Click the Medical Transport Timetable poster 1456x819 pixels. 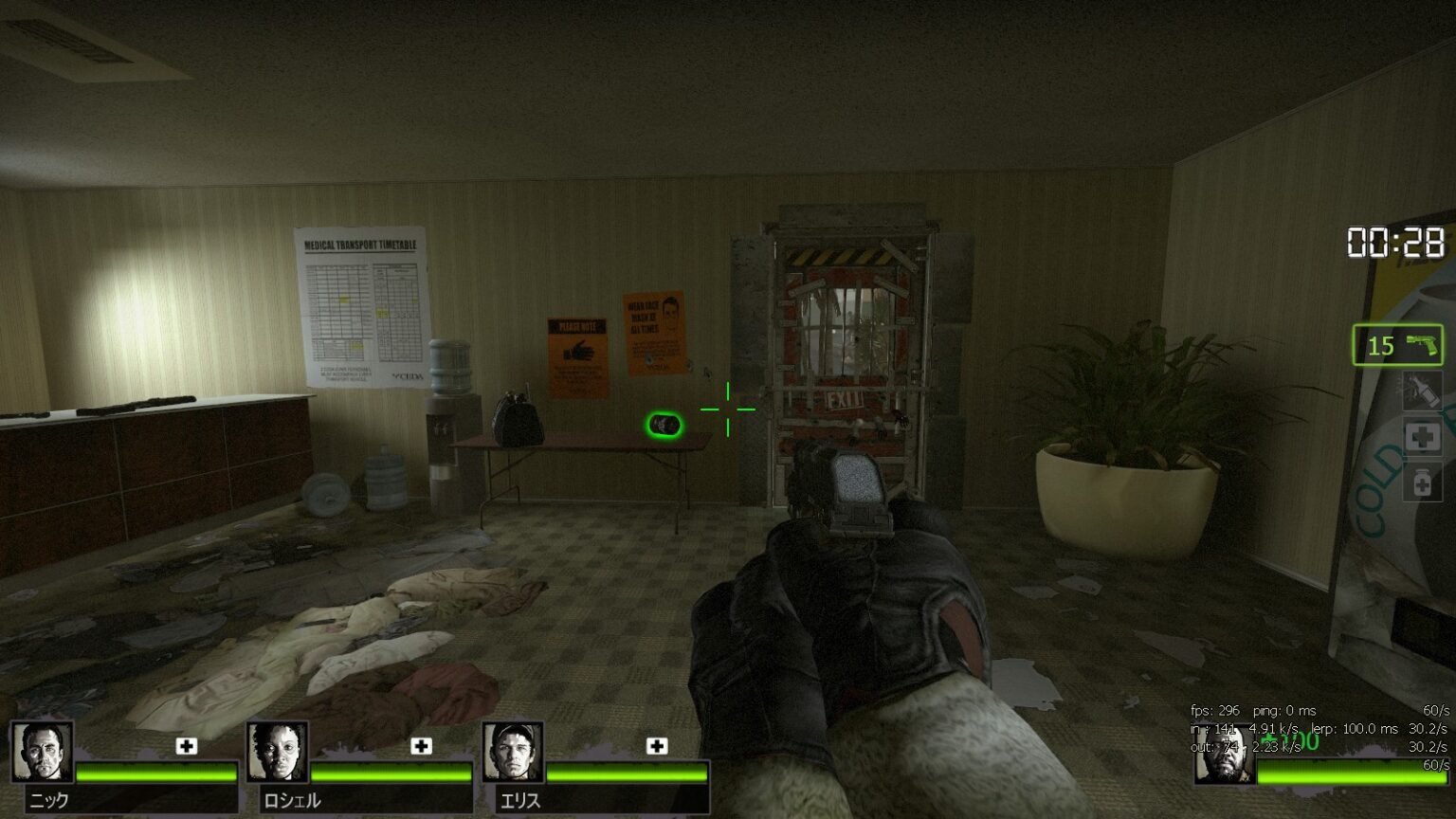(x=363, y=303)
